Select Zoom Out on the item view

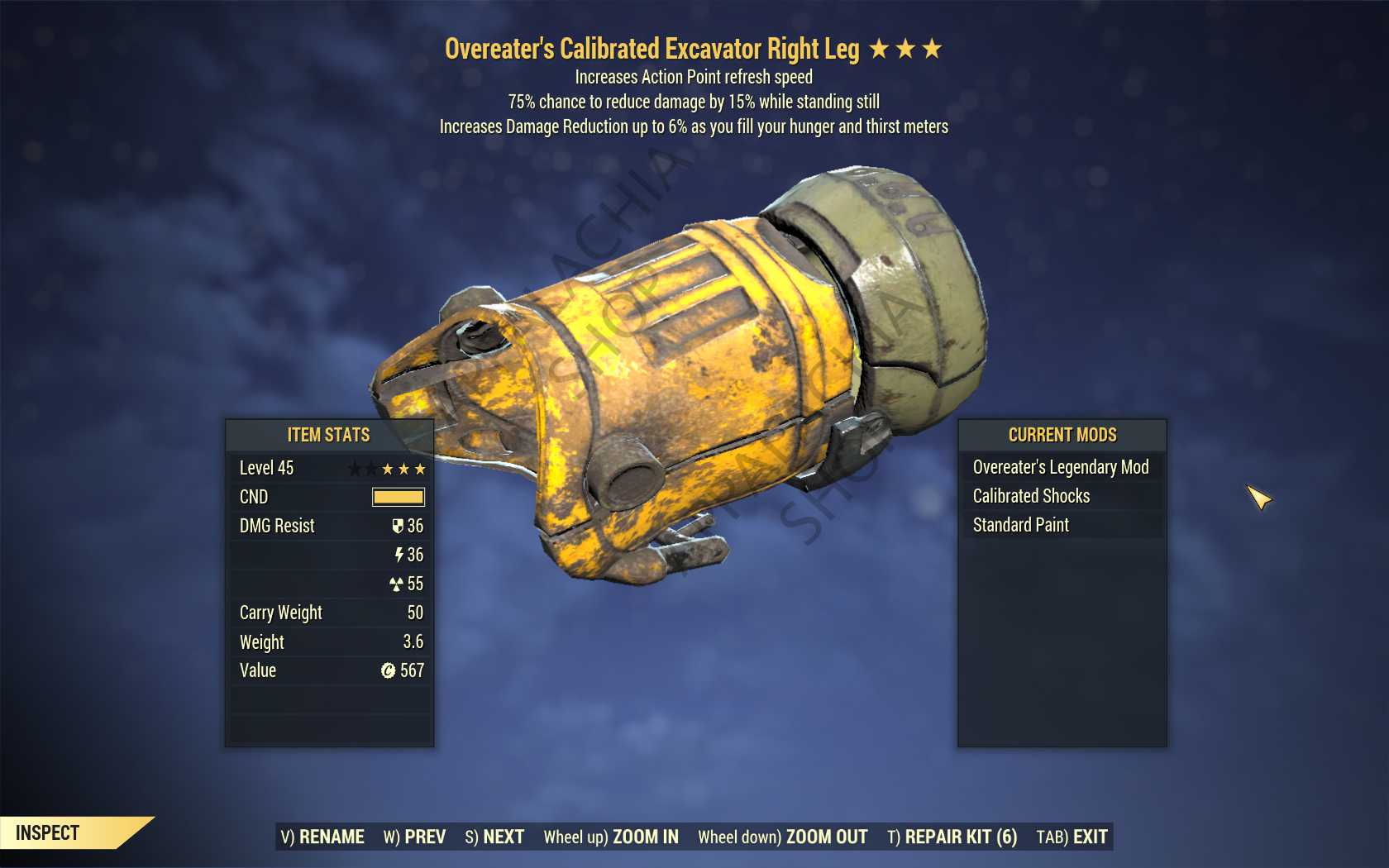[782, 837]
